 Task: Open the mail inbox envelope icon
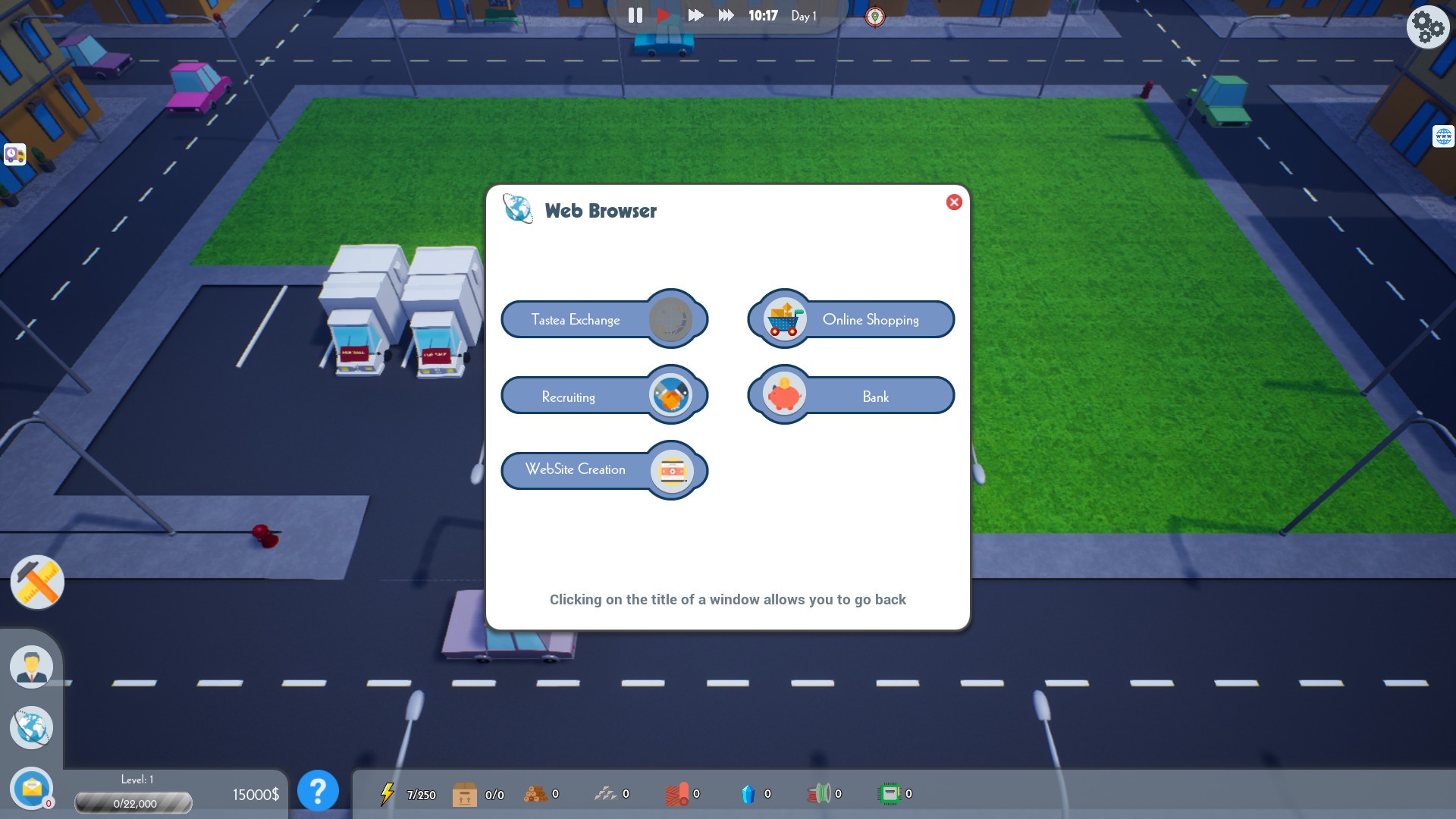tap(31, 789)
